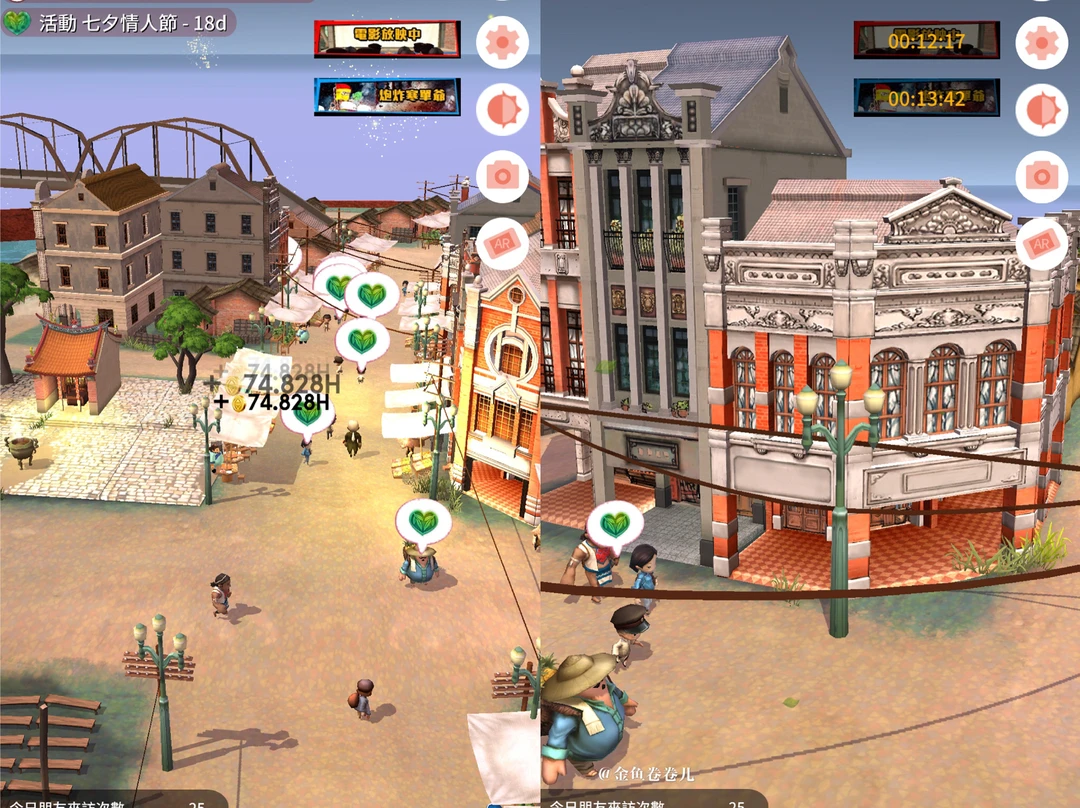This screenshot has height=808, width=1080.
Task: Open the 七夕情人節 event label
Action: point(120,23)
